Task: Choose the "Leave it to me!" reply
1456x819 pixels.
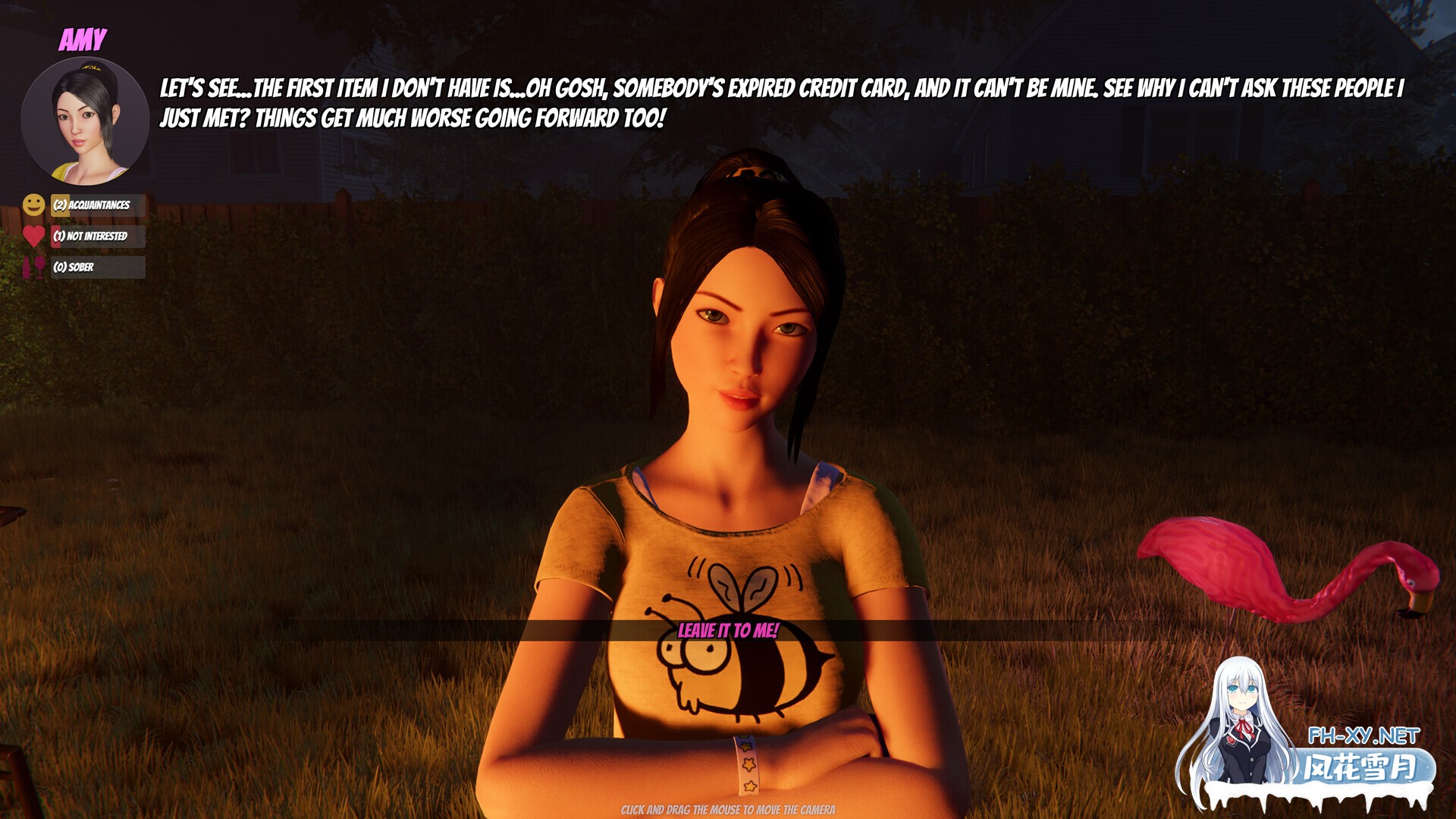Action: [x=728, y=630]
